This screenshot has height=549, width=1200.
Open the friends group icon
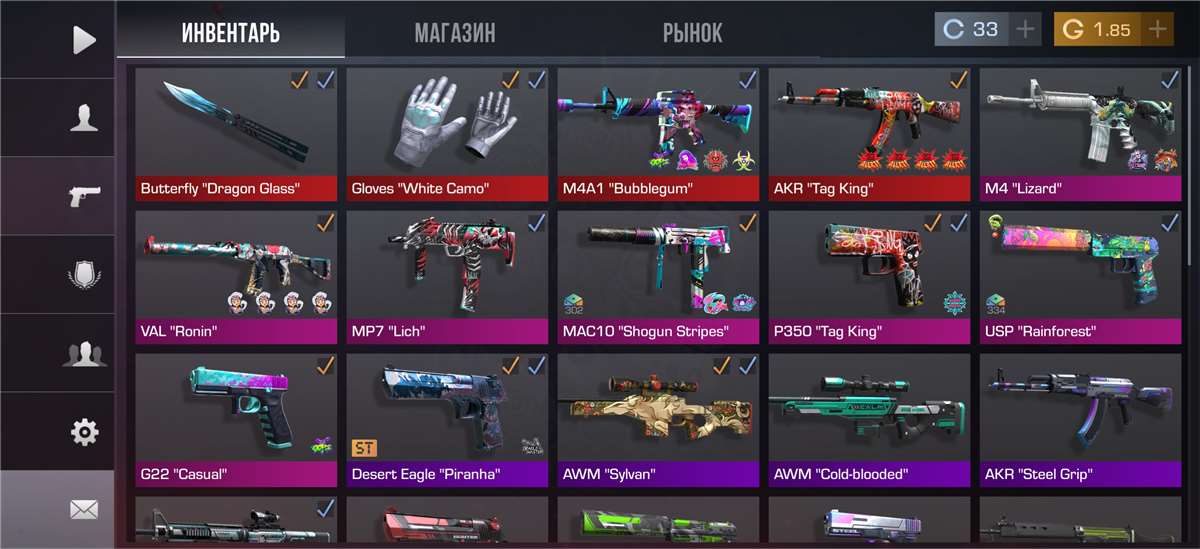84,353
